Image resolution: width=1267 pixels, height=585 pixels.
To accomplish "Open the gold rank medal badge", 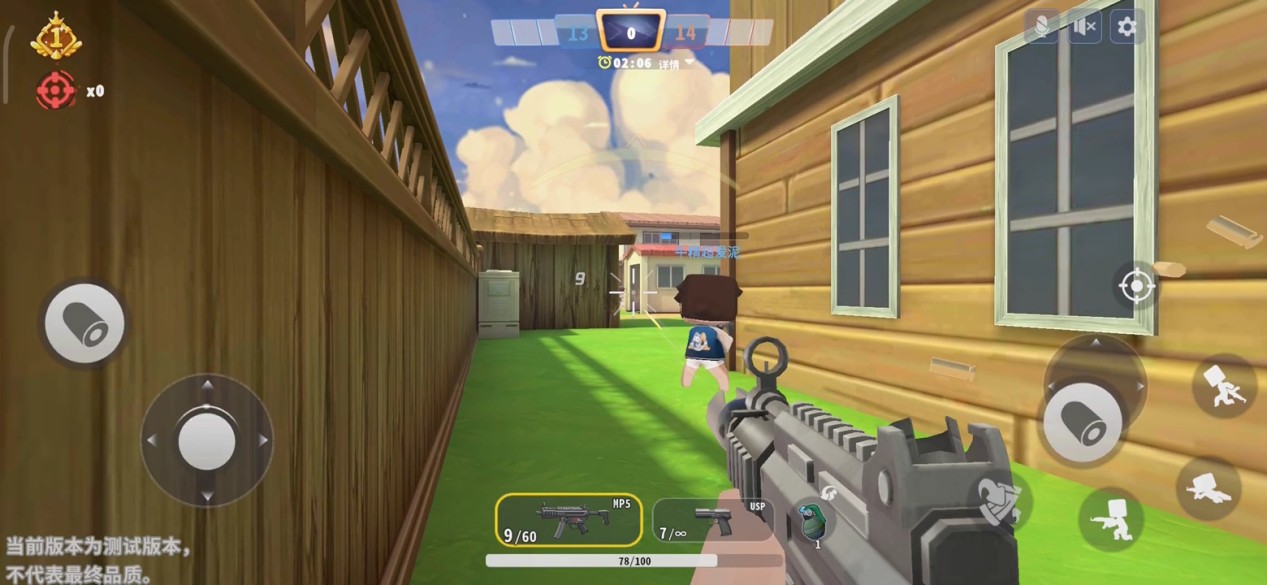I will click(x=56, y=37).
